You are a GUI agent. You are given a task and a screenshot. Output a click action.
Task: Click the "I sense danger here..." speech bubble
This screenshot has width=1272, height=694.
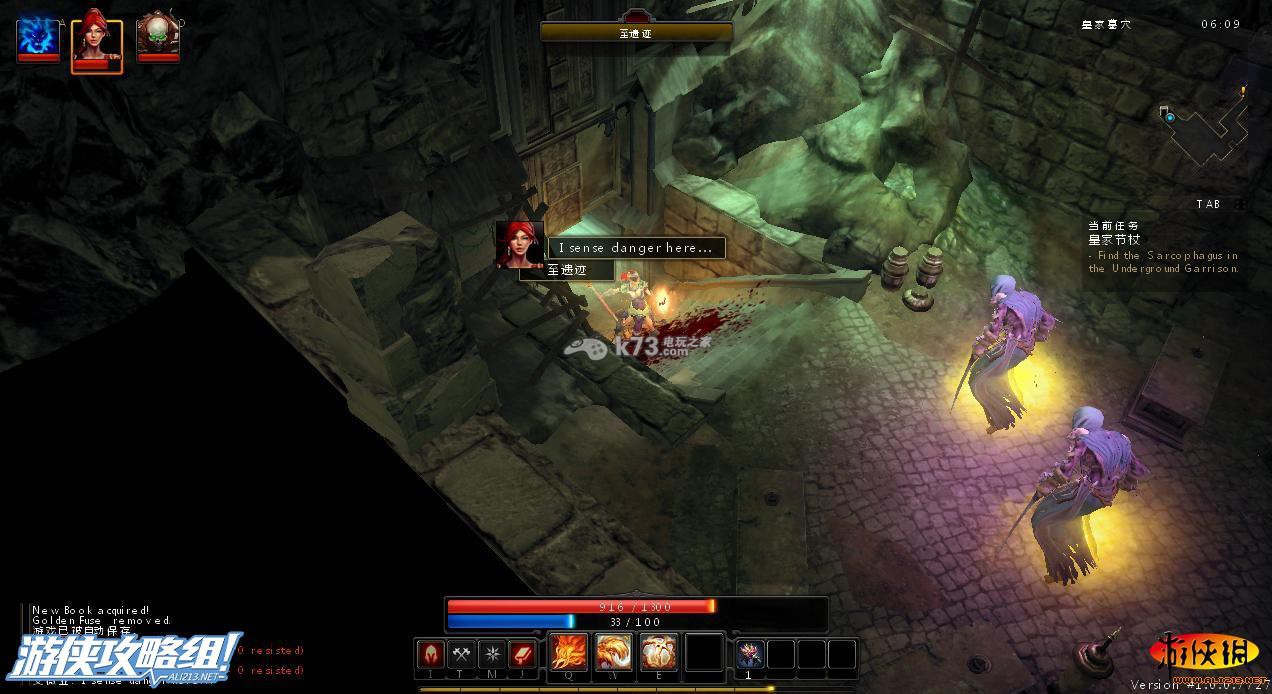pos(636,248)
